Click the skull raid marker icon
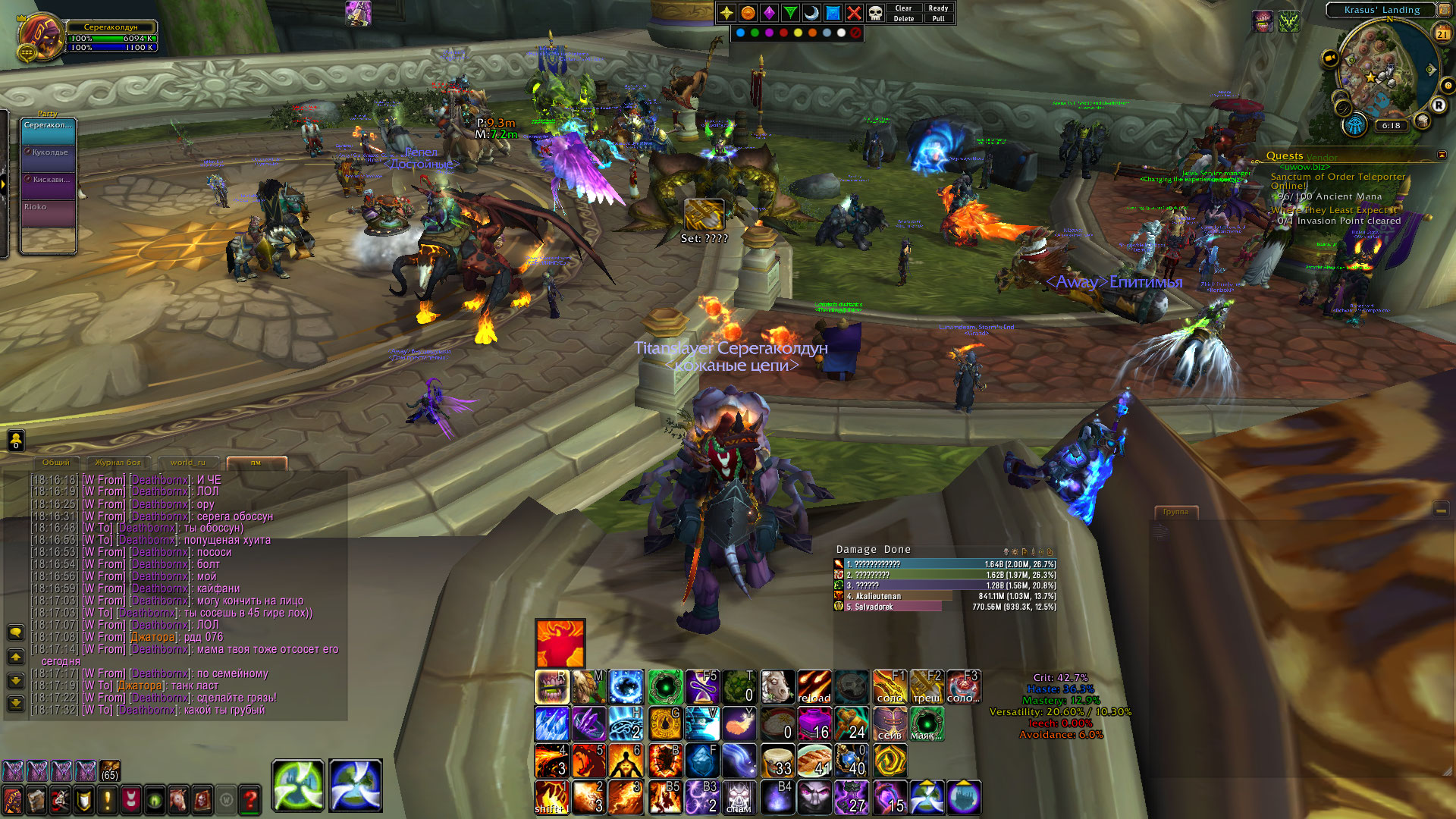The image size is (1456, 819). pyautogui.click(x=875, y=13)
